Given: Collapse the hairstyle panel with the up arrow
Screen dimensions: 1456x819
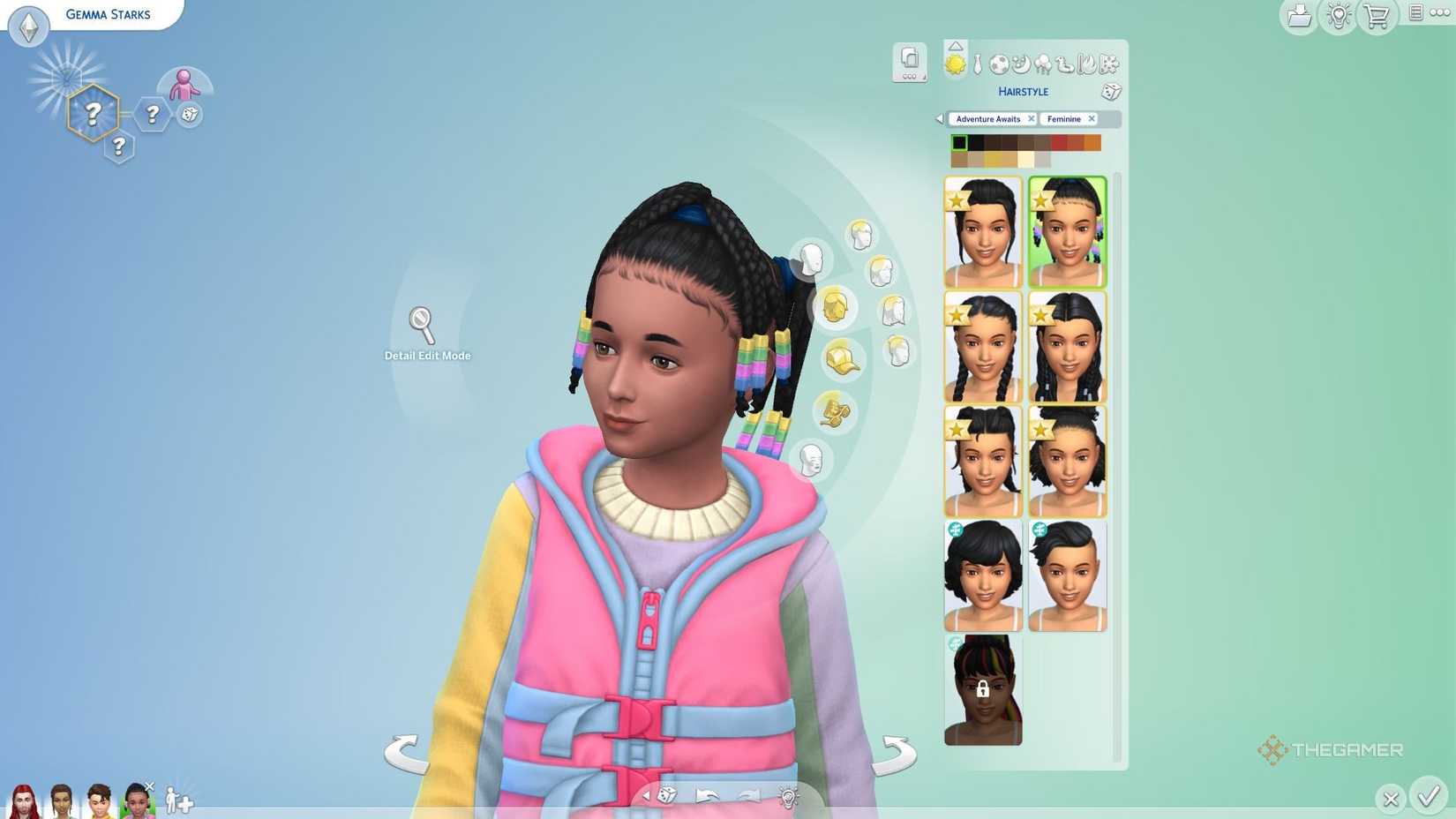Looking at the screenshot, I should coord(956,46).
